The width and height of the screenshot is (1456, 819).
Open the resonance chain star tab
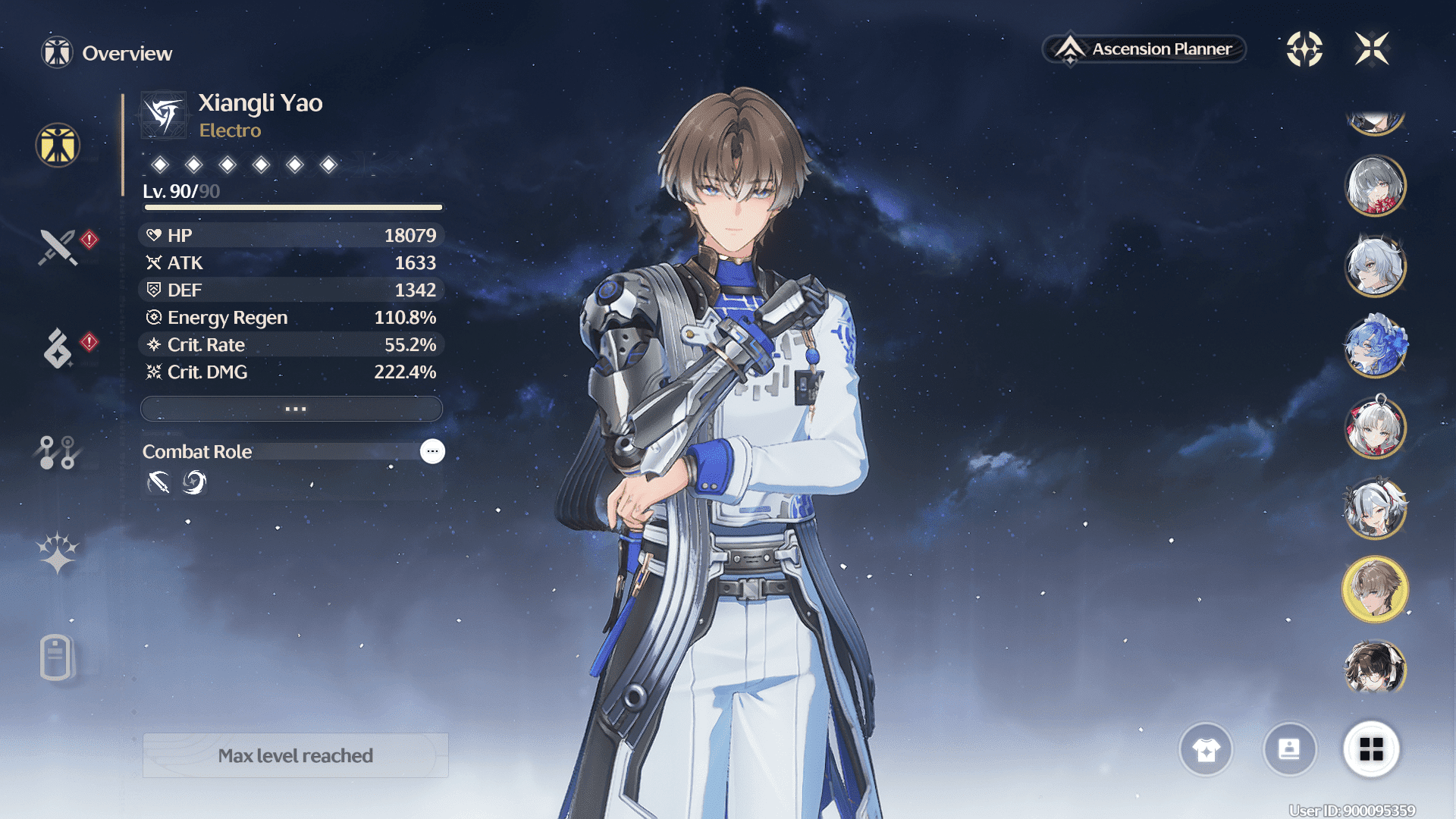pos(58,553)
